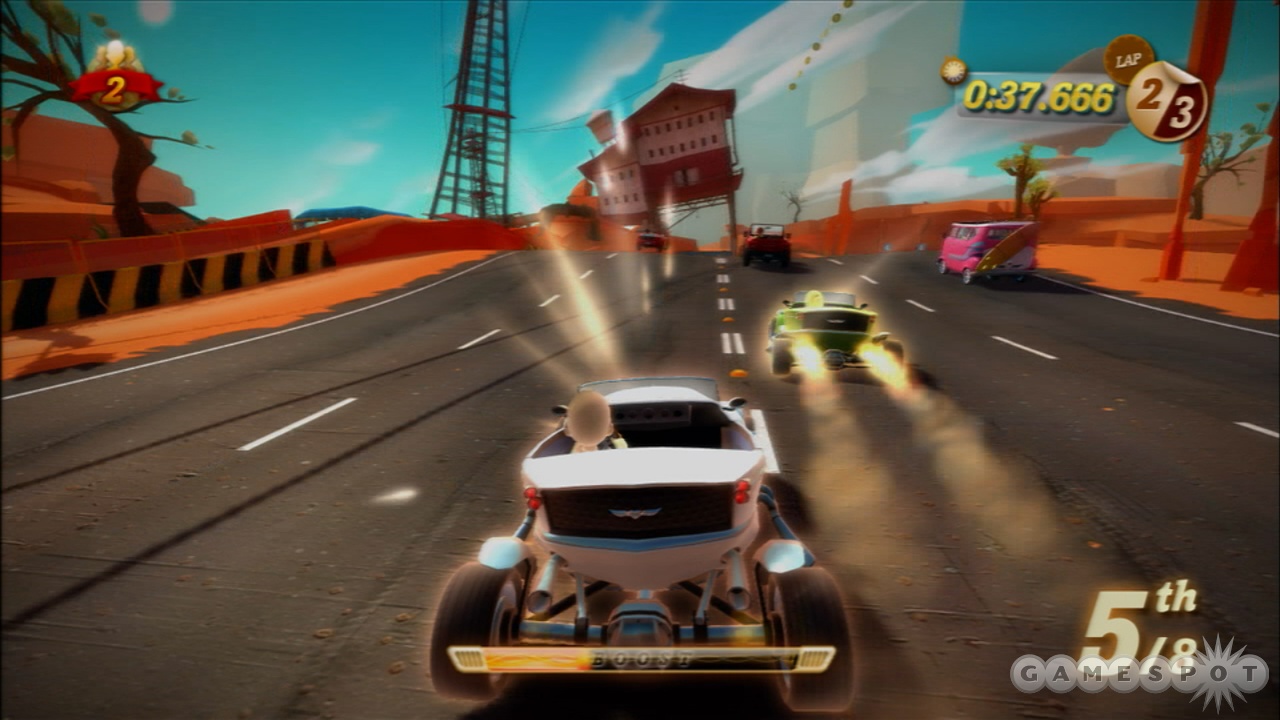Click the red item badge showing 2
Image resolution: width=1280 pixels, height=720 pixels.
pos(114,89)
